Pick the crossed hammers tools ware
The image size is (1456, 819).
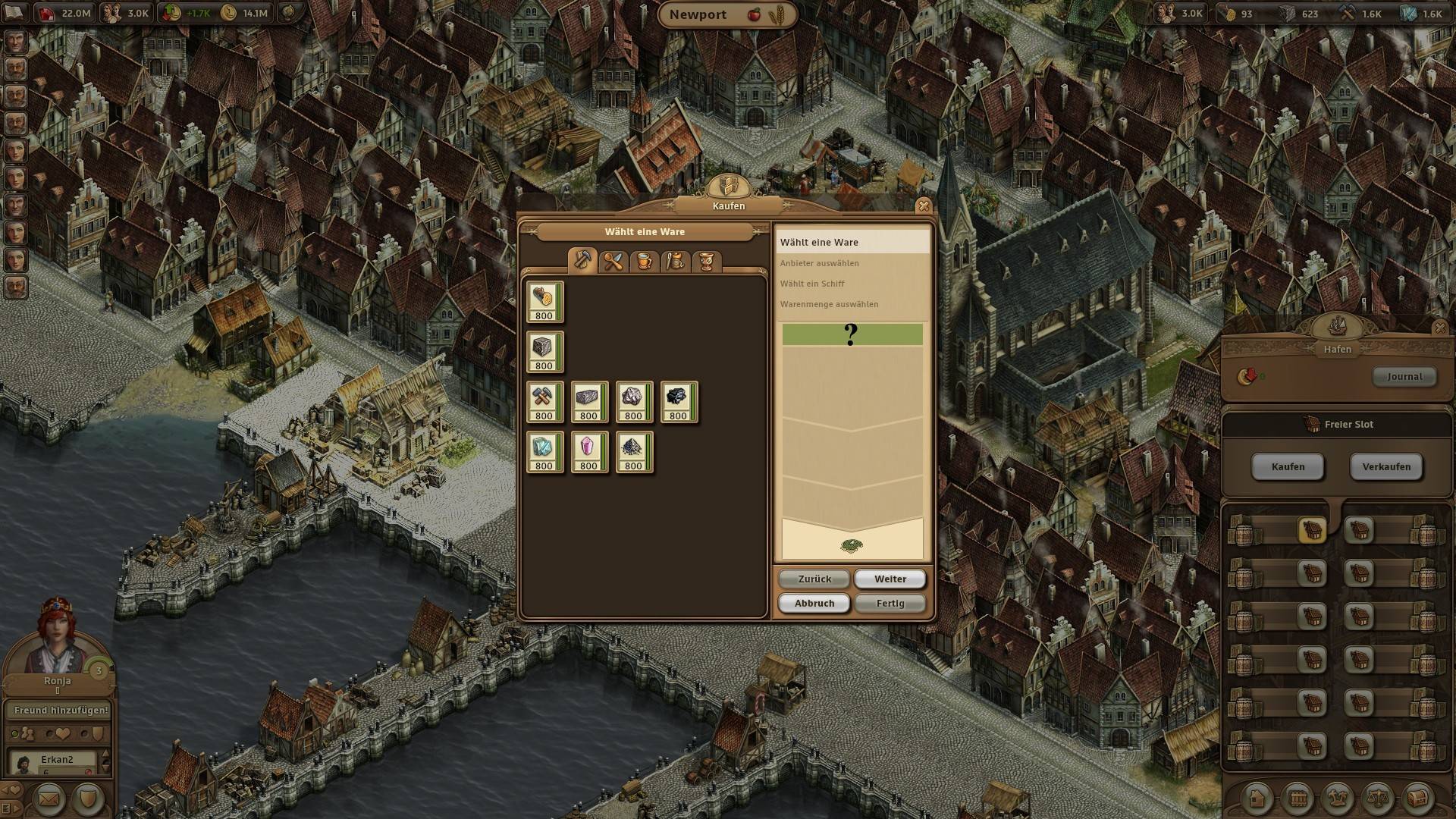point(544,401)
